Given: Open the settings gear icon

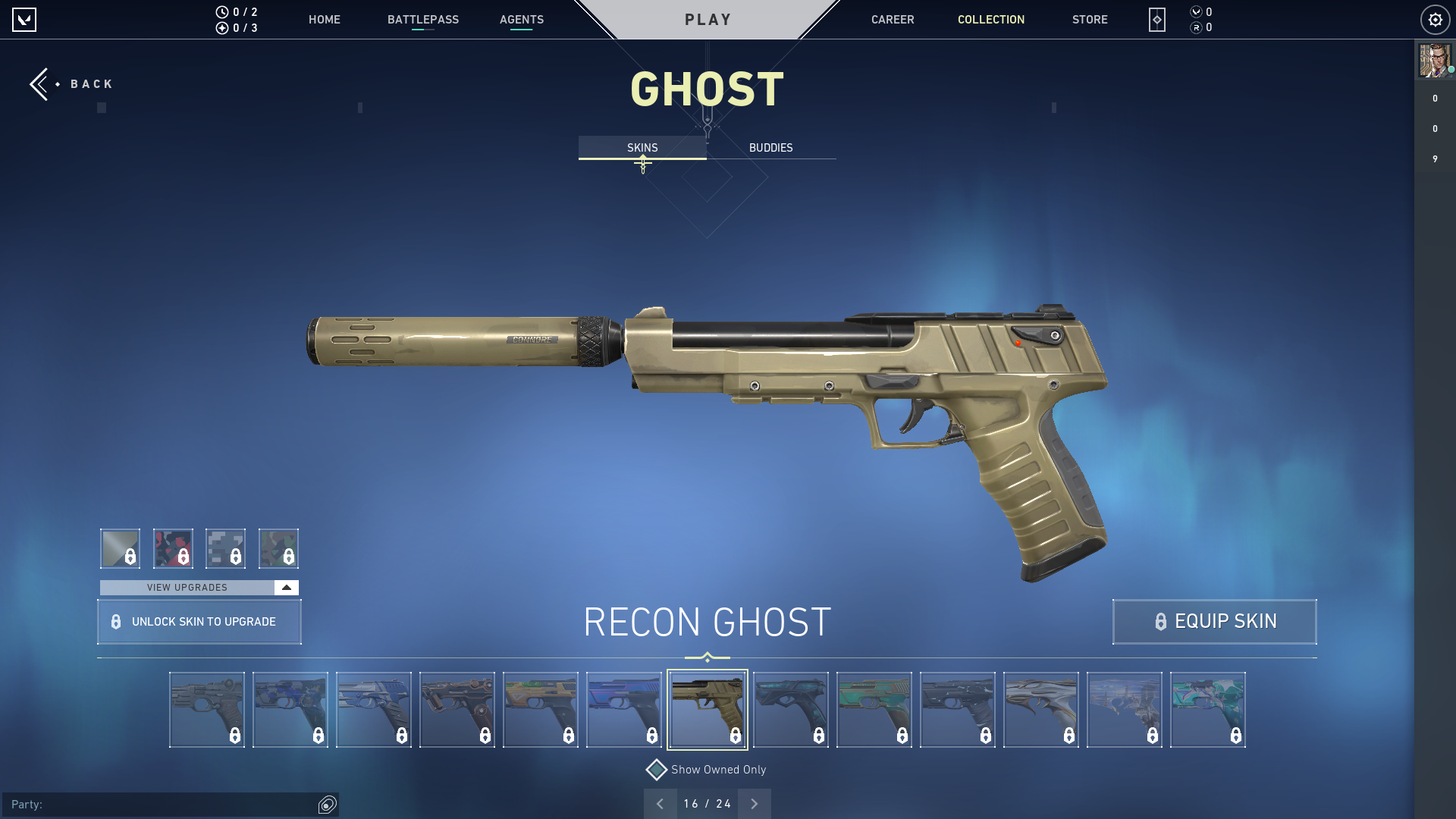Looking at the screenshot, I should pyautogui.click(x=1435, y=20).
